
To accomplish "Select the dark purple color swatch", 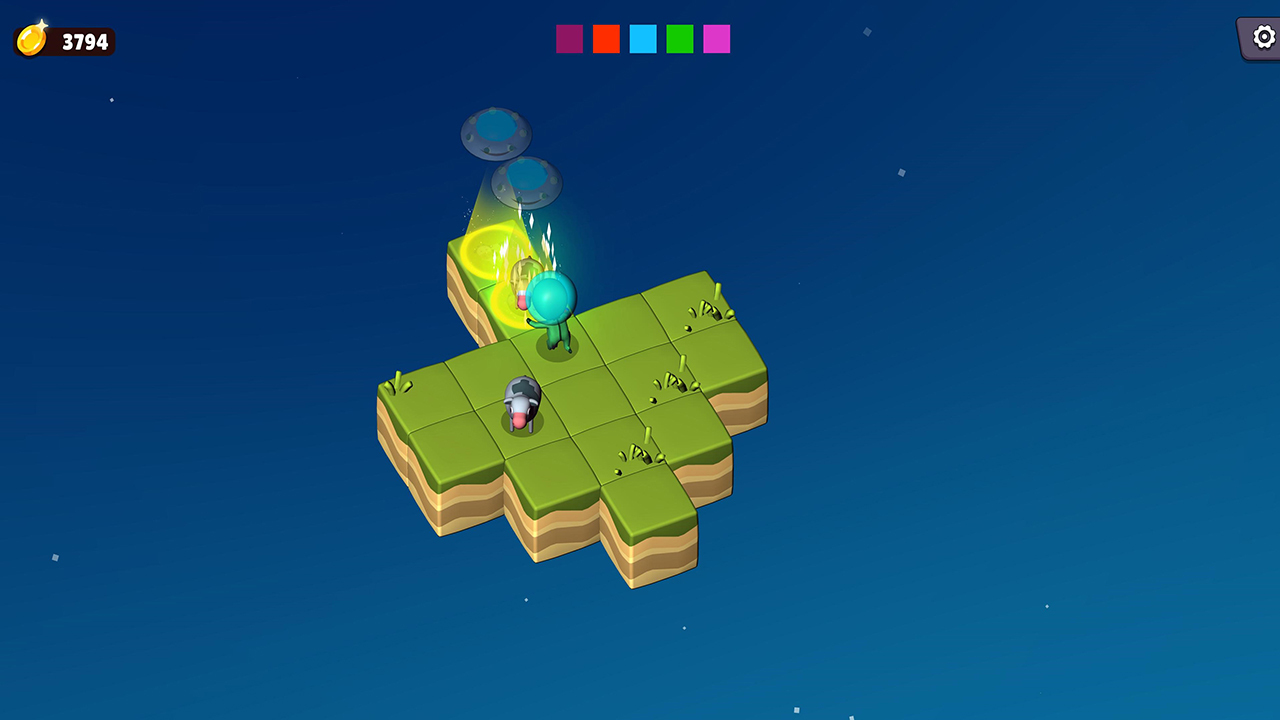I will tap(568, 39).
